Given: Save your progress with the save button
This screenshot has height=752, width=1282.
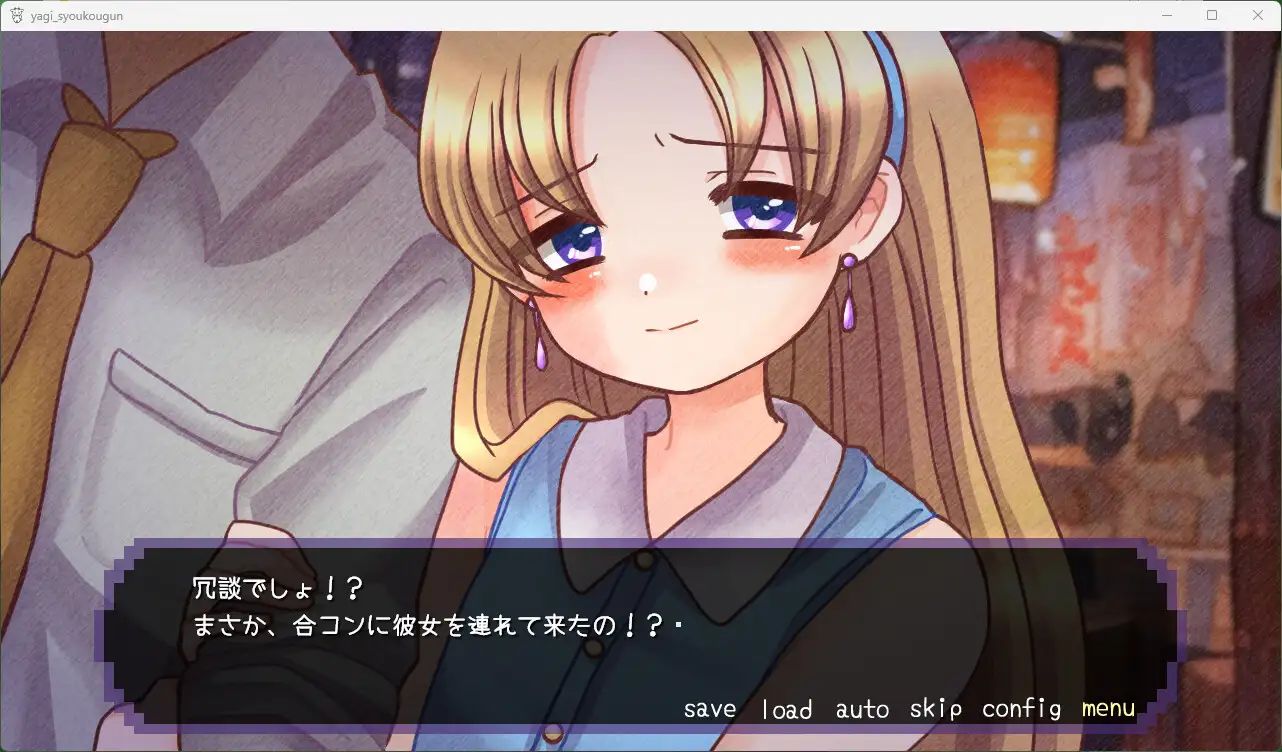Looking at the screenshot, I should coord(709,708).
